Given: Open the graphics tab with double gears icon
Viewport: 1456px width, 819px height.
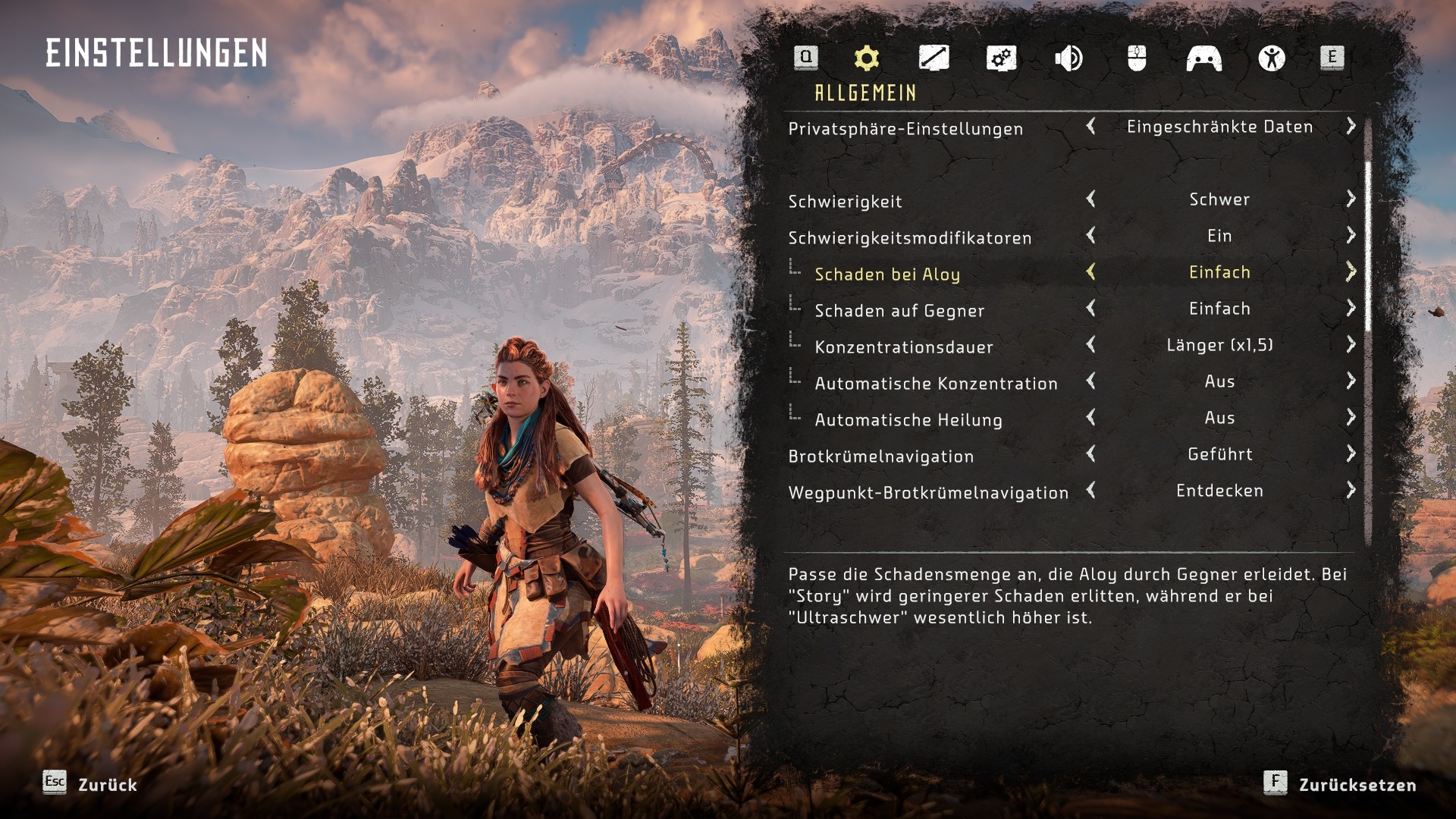Looking at the screenshot, I should pyautogui.click(x=1001, y=58).
